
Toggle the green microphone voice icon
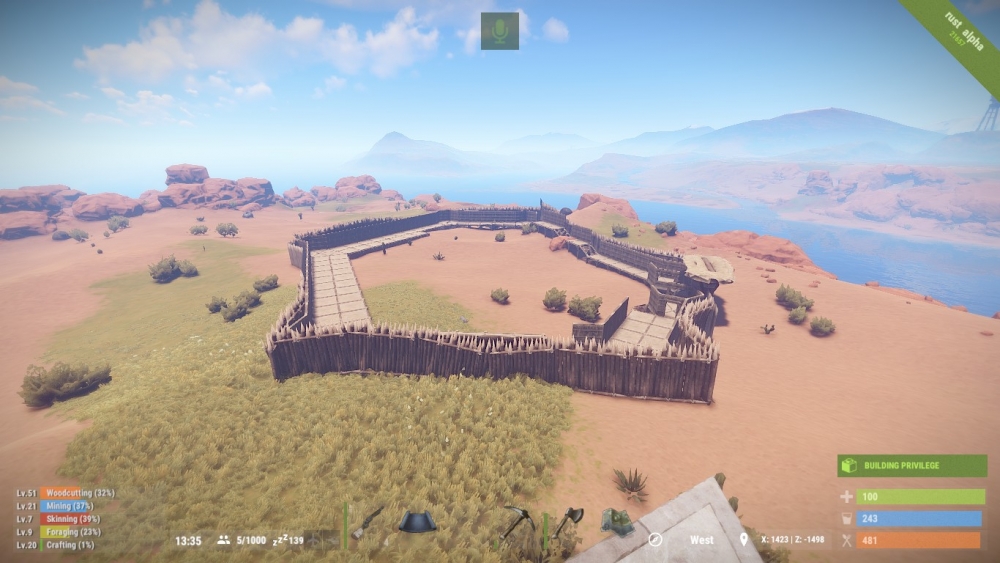click(x=500, y=31)
